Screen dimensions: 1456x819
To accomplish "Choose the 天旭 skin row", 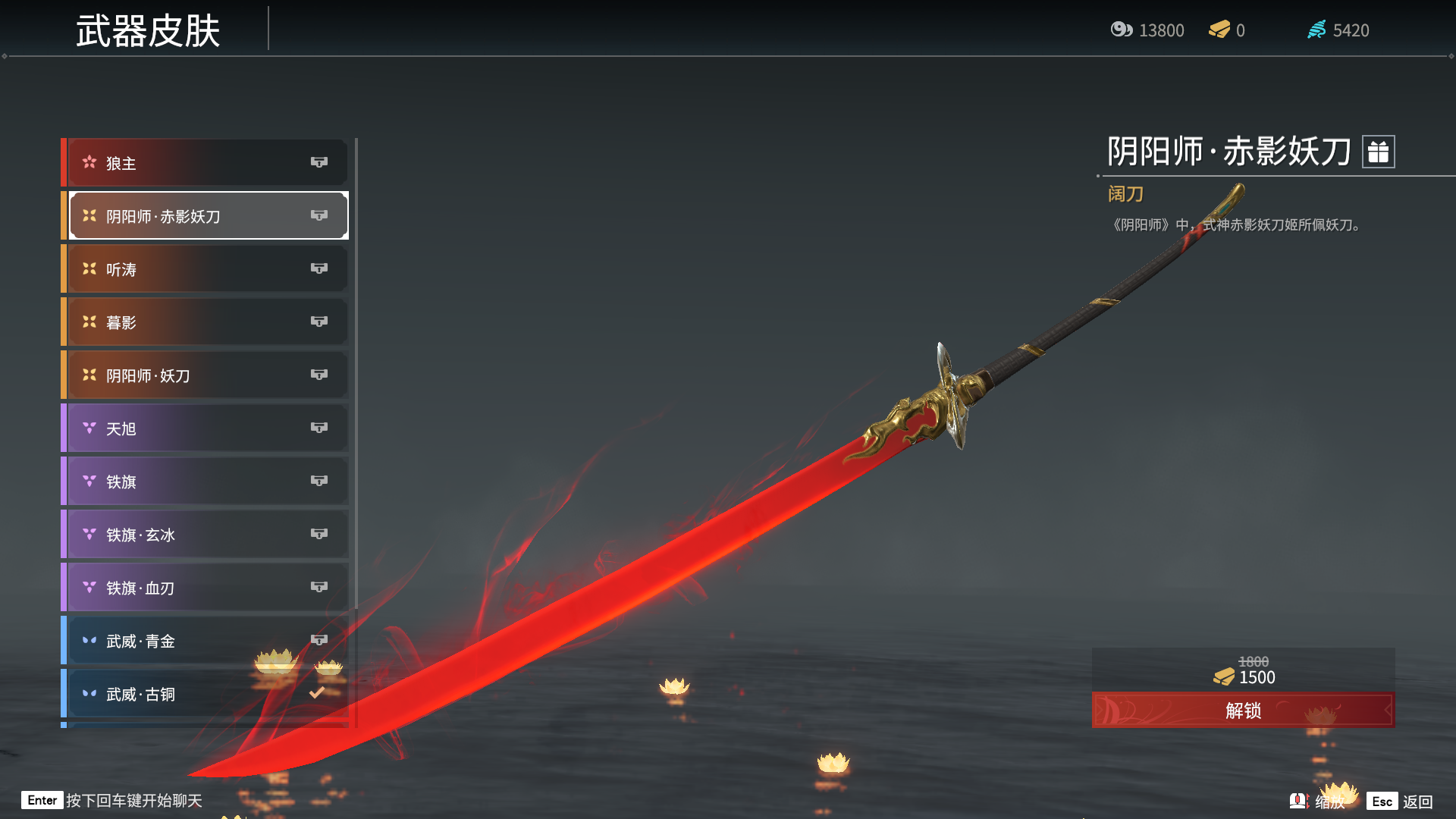I will coord(206,428).
